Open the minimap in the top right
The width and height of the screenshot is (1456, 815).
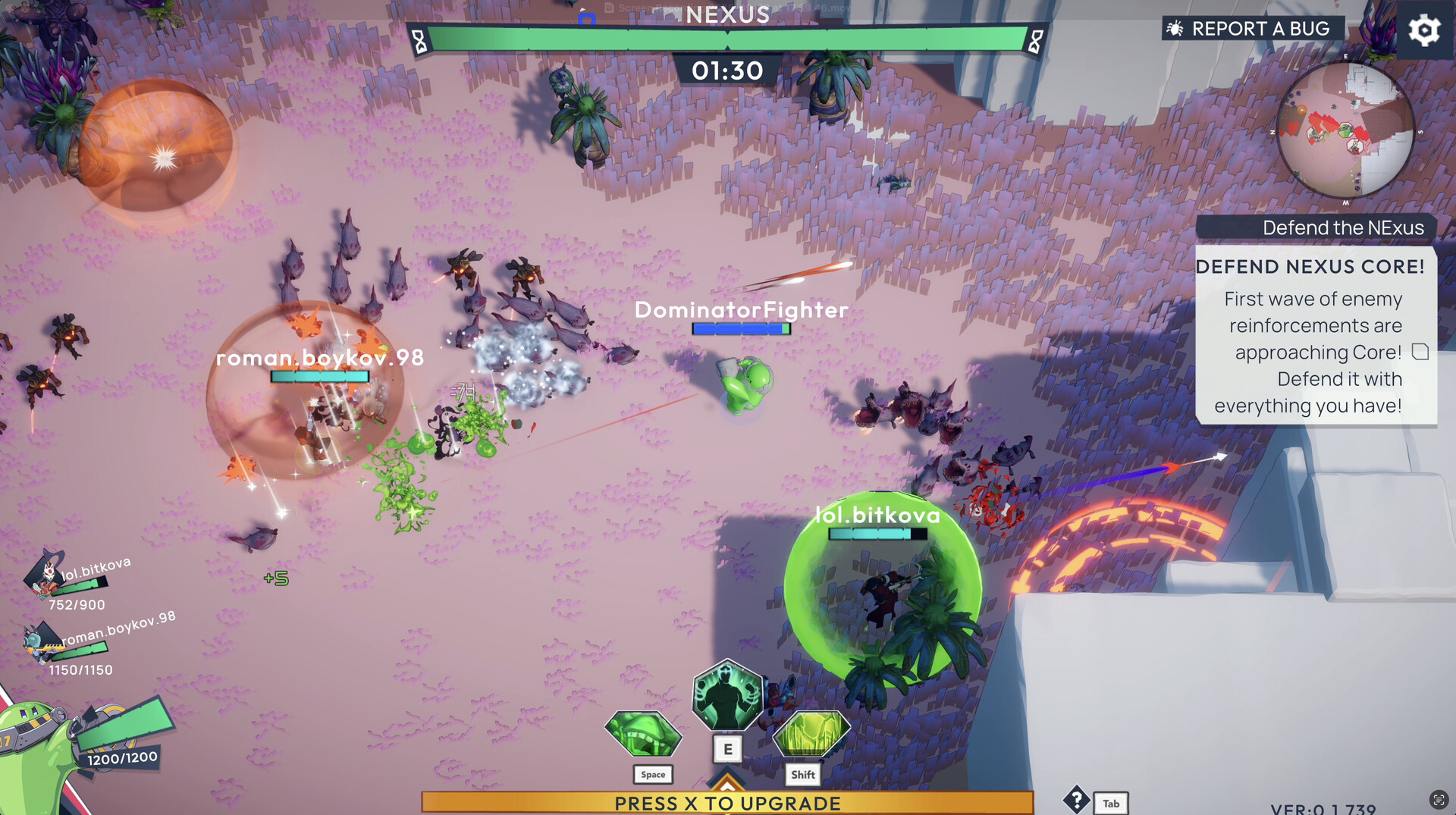click(1347, 130)
